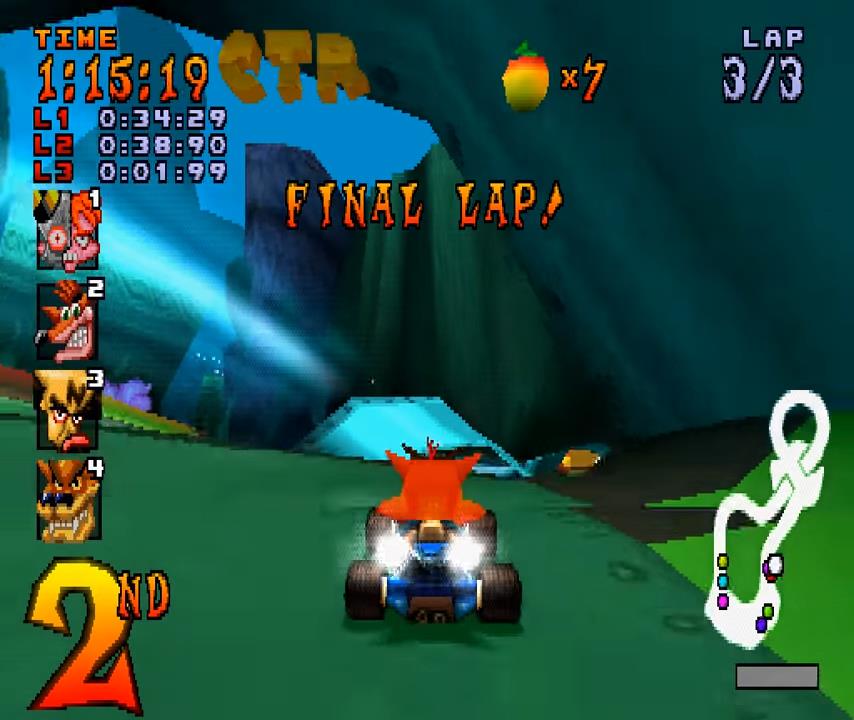Screen dimensions: 854x720
Task: Click the first-place racer portrait
Action: (67, 231)
